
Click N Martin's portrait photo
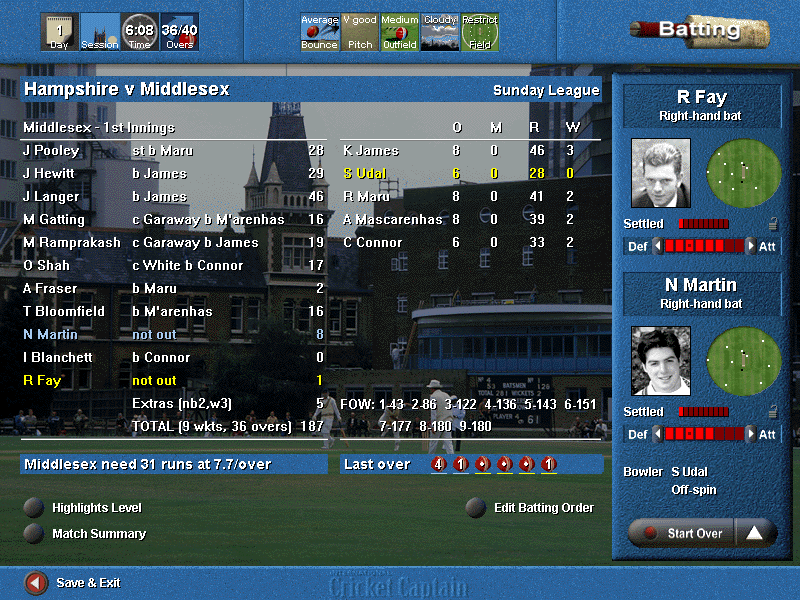(661, 361)
